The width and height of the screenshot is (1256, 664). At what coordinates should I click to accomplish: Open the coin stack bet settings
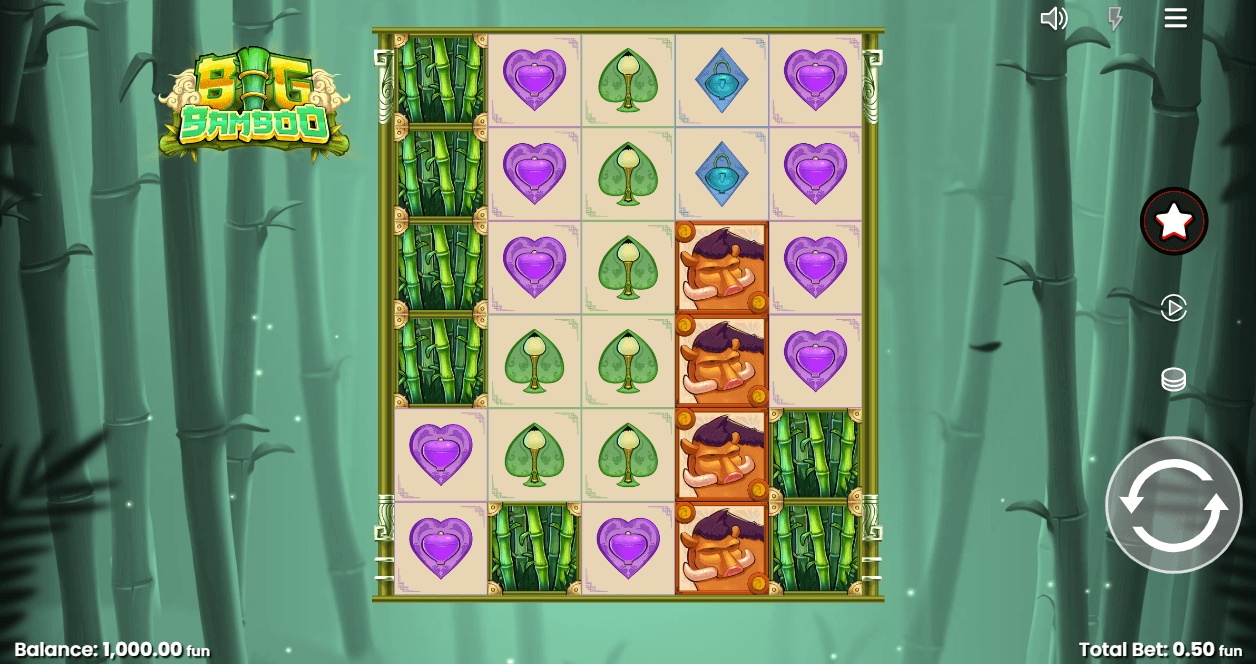click(1173, 380)
